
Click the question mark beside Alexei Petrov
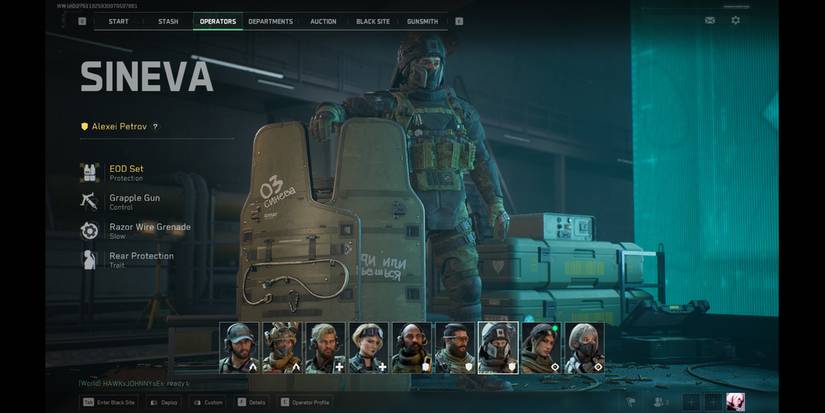[x=155, y=127]
